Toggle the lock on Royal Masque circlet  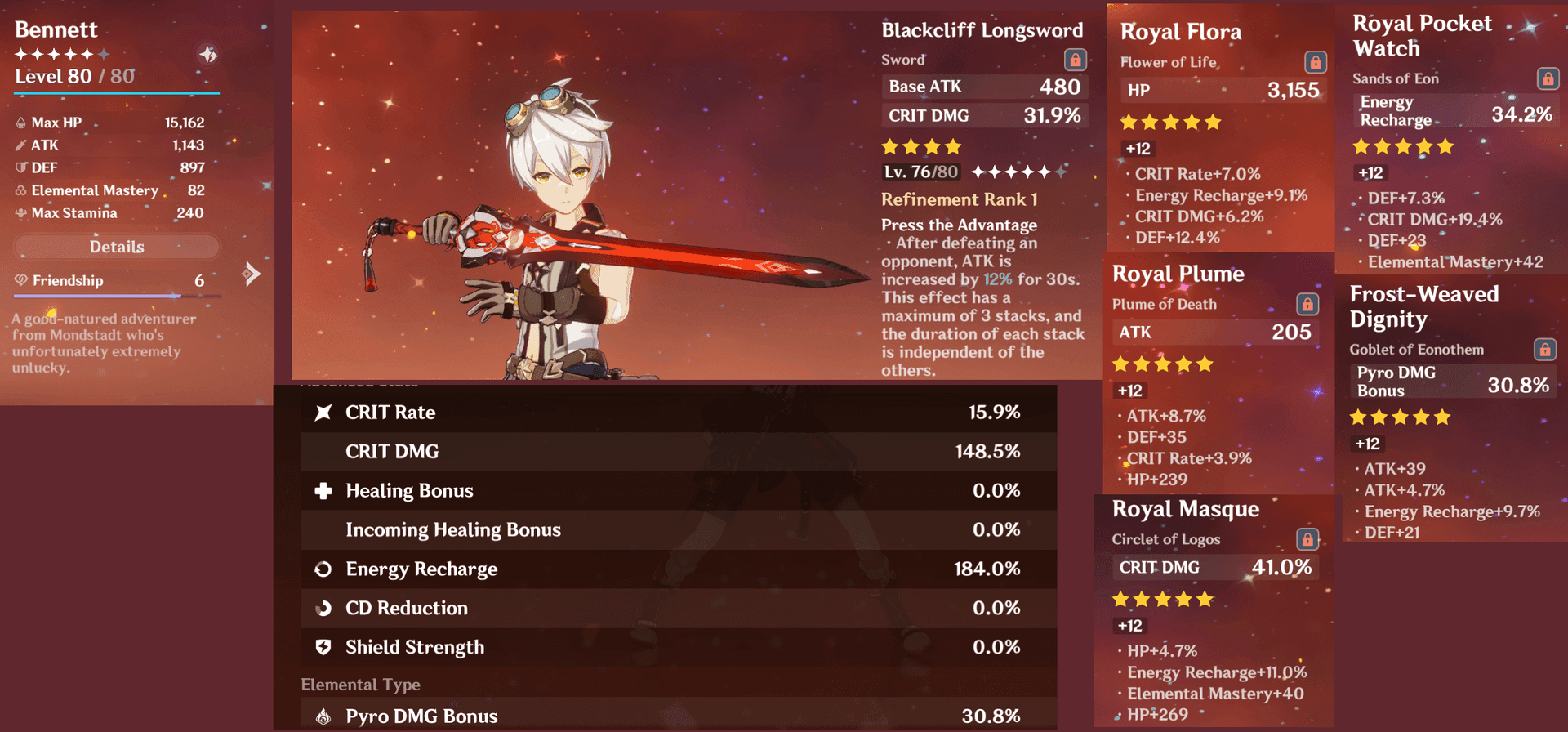click(1307, 539)
